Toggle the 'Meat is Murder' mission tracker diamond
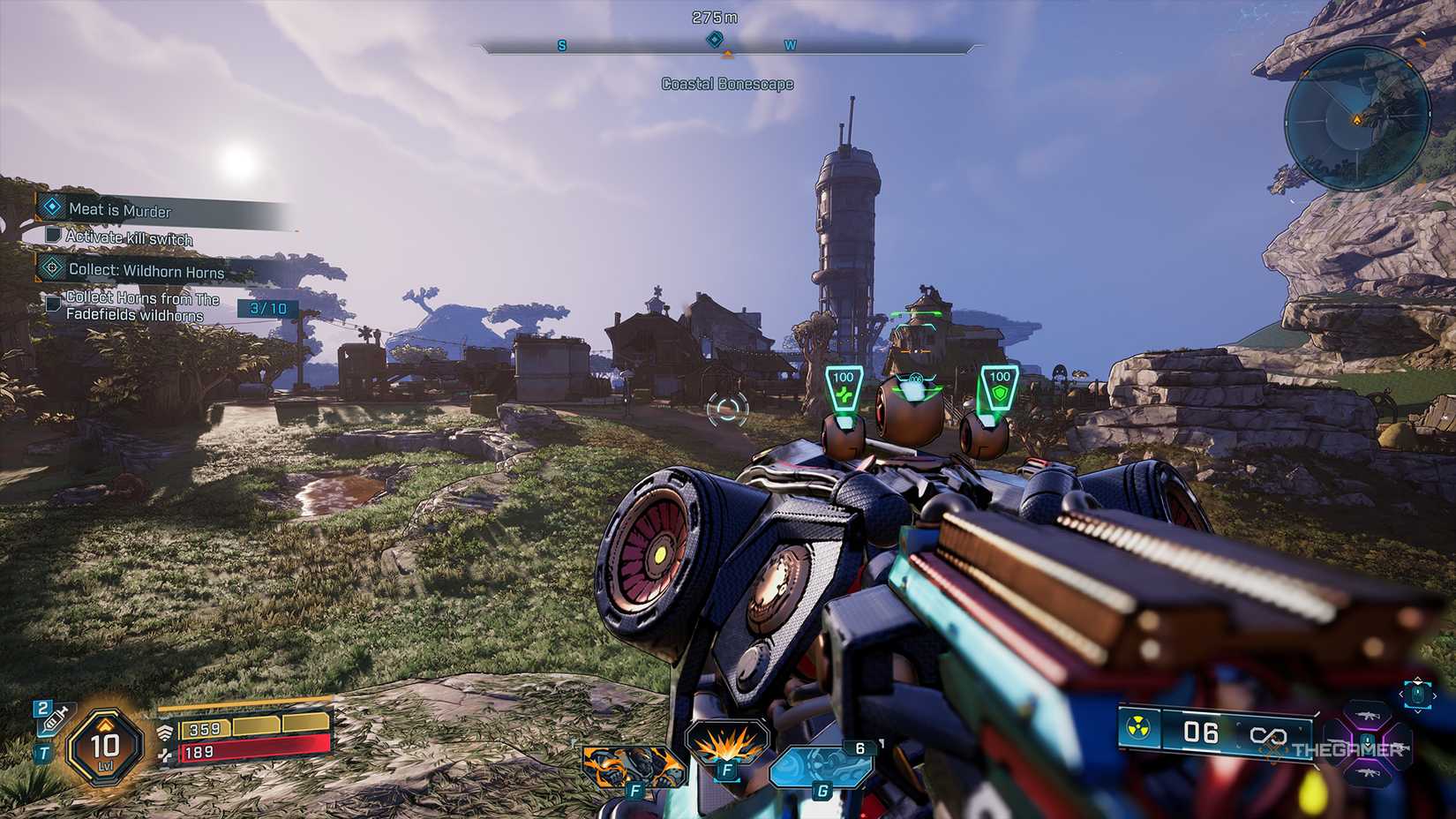Image resolution: width=1456 pixels, height=819 pixels. [51, 210]
